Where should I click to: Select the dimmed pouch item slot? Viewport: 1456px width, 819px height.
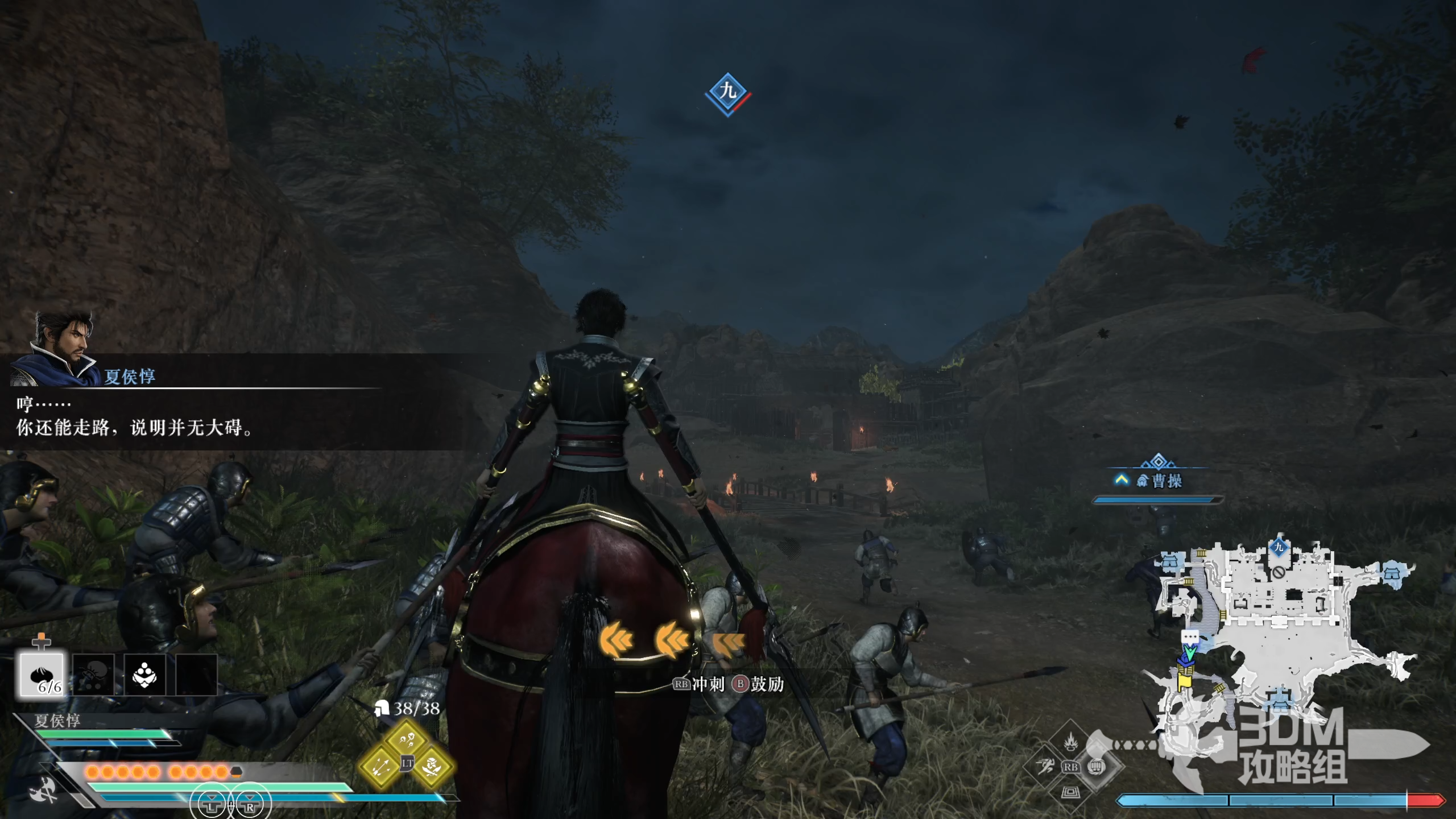click(x=93, y=675)
